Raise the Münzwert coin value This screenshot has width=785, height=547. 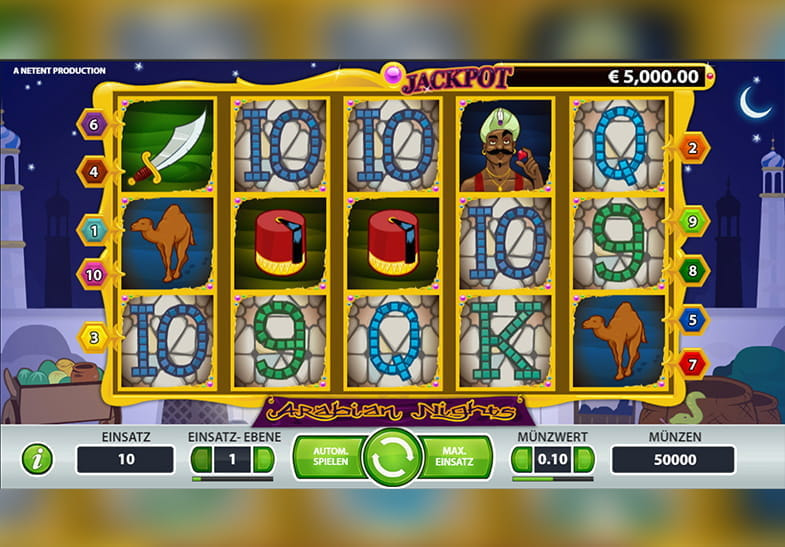click(584, 460)
